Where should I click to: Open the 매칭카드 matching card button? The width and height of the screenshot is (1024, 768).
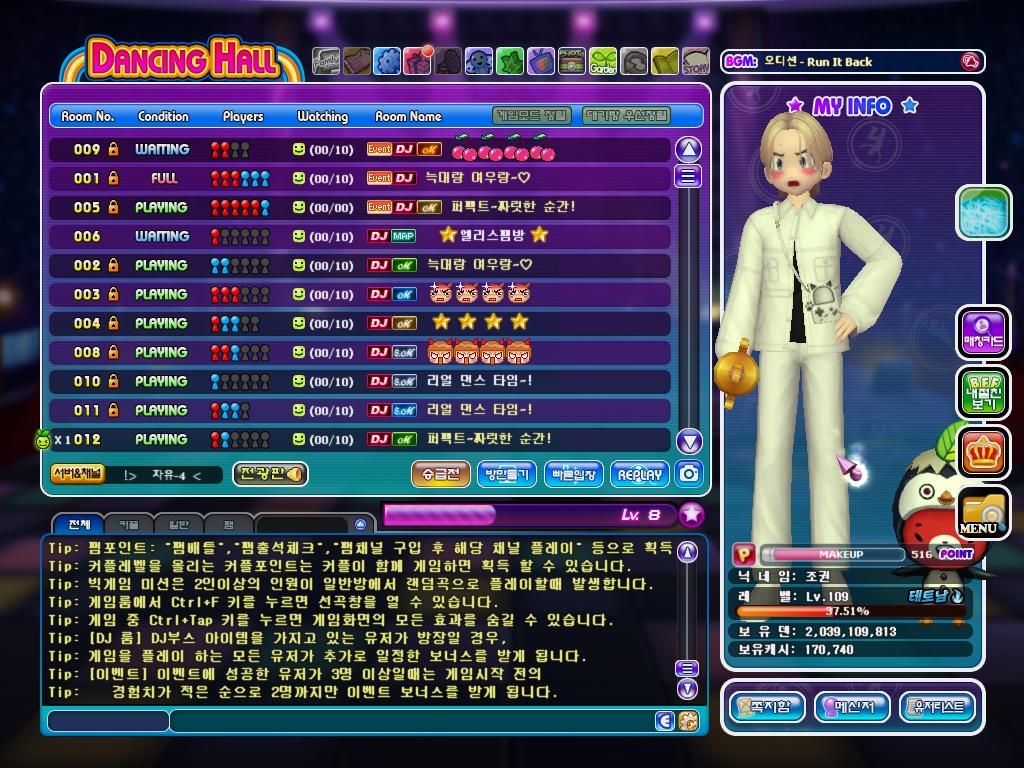coord(982,333)
